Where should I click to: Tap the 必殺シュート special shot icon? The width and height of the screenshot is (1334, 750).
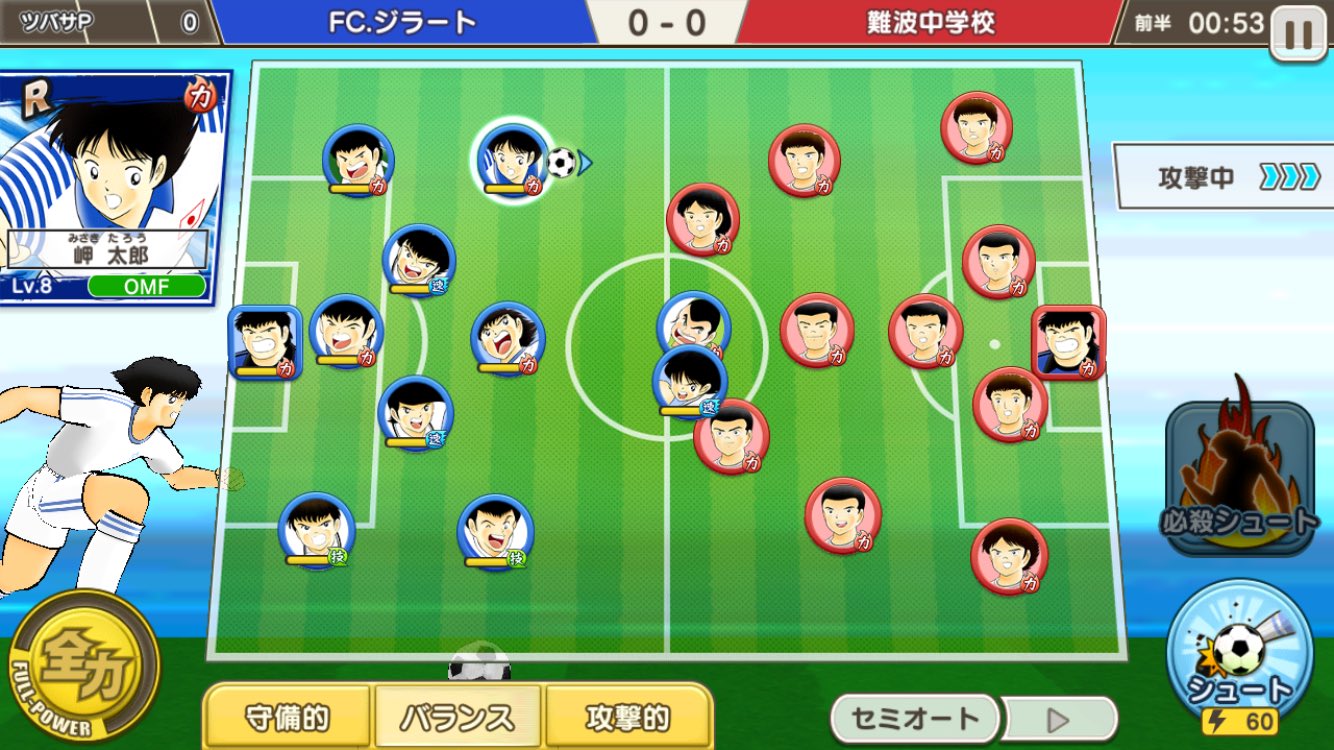point(1240,480)
